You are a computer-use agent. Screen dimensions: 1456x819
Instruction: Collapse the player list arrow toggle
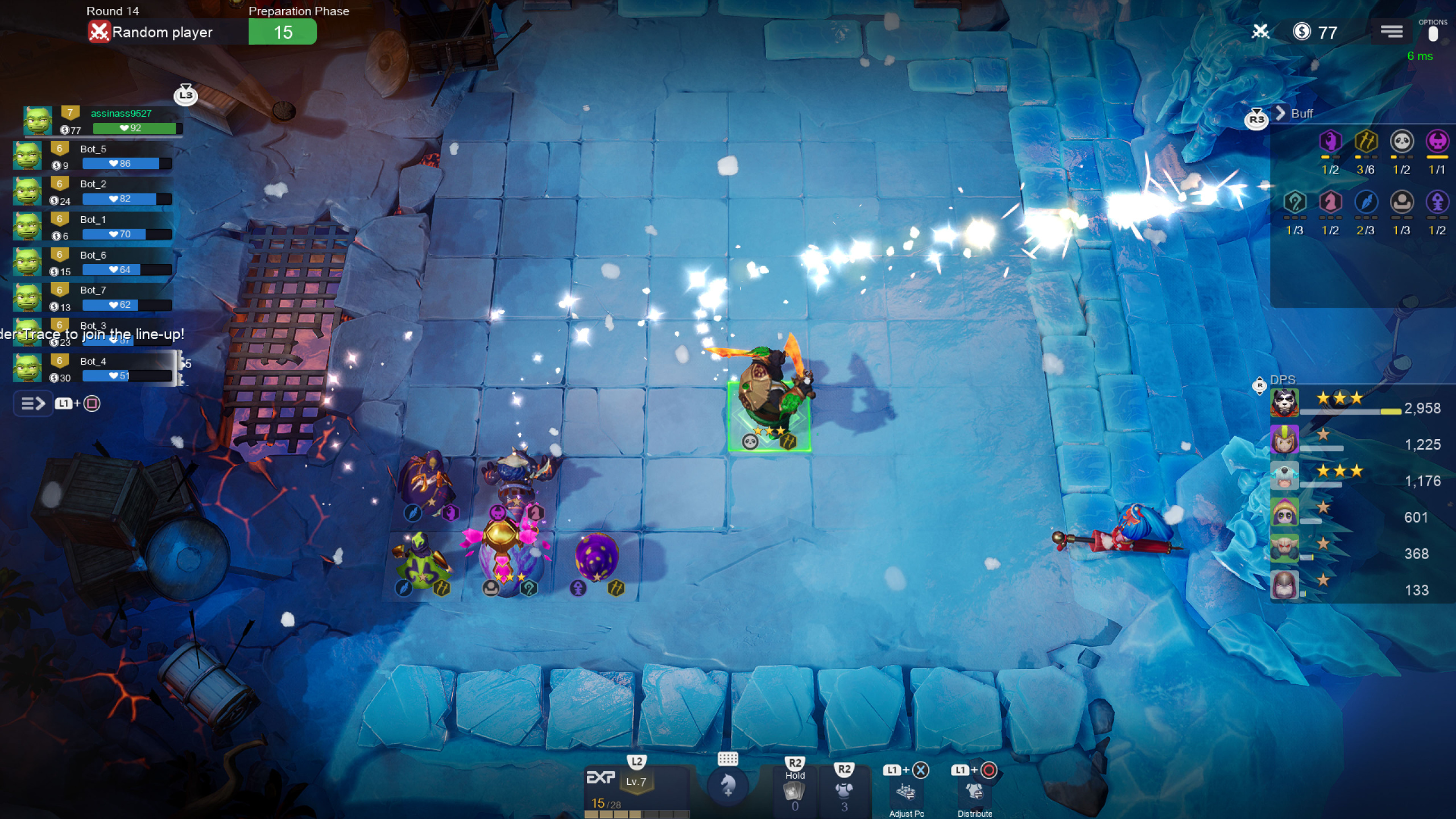tap(33, 404)
